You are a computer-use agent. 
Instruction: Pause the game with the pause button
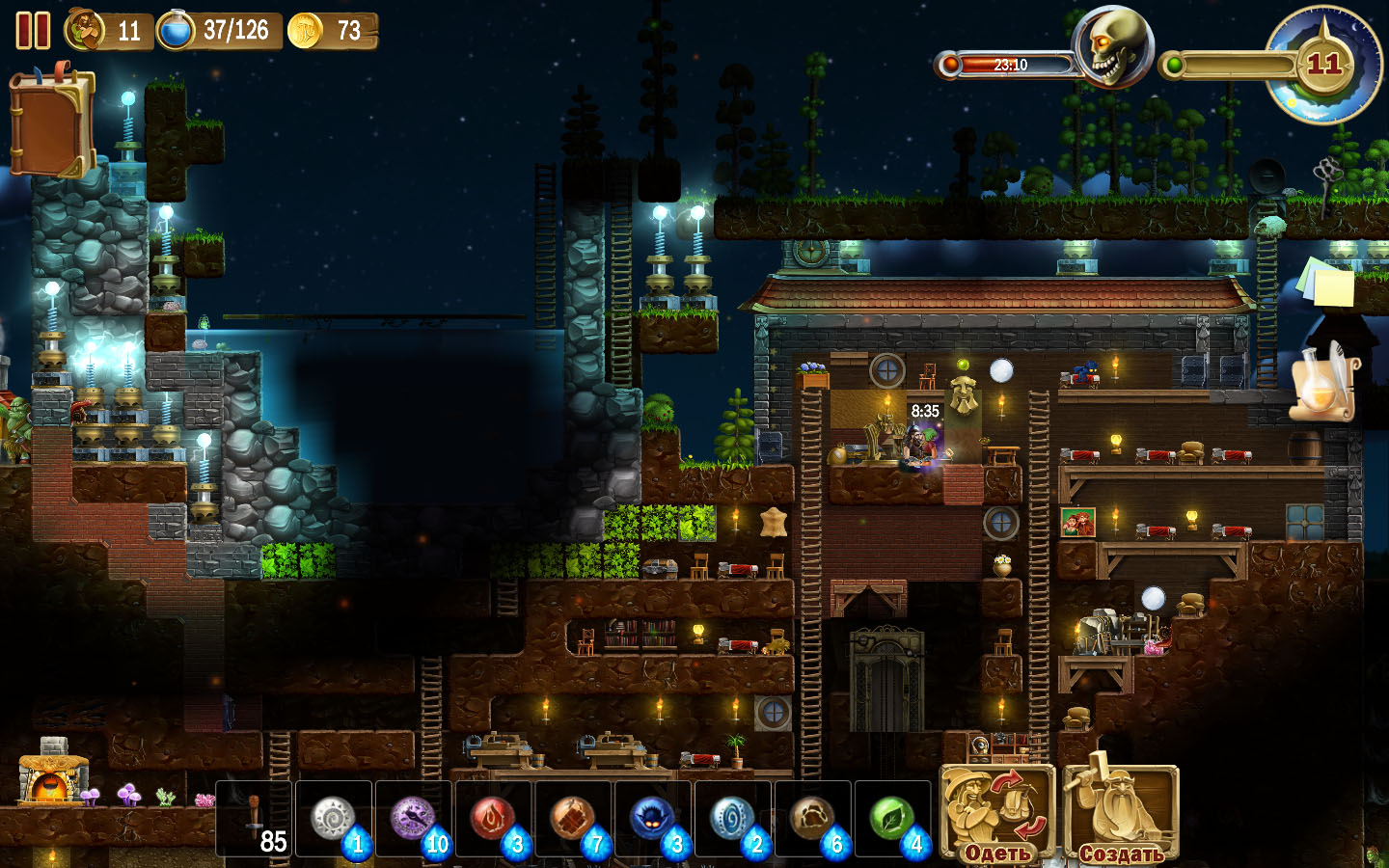(x=33, y=30)
